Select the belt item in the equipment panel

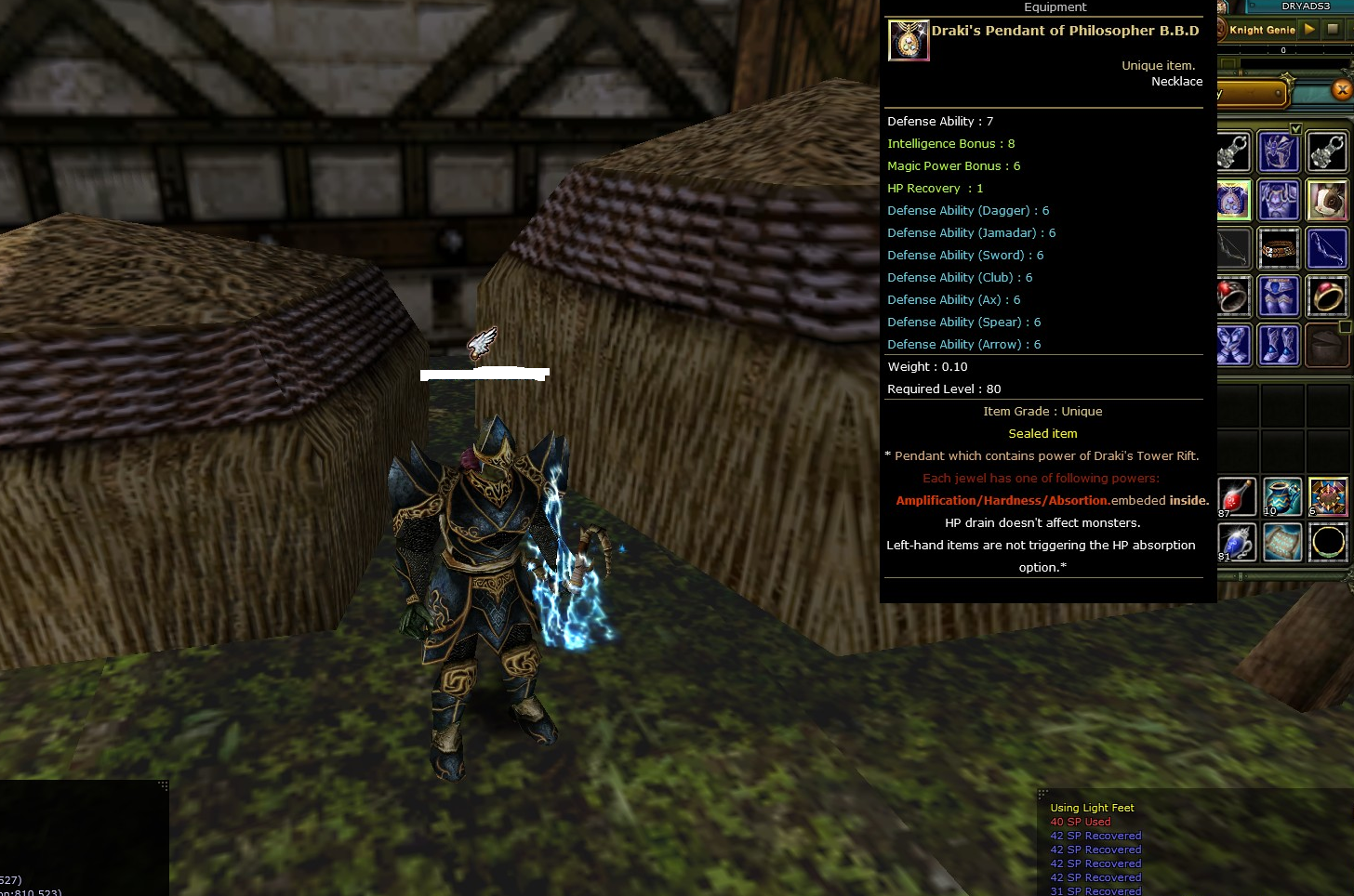pos(1279,249)
